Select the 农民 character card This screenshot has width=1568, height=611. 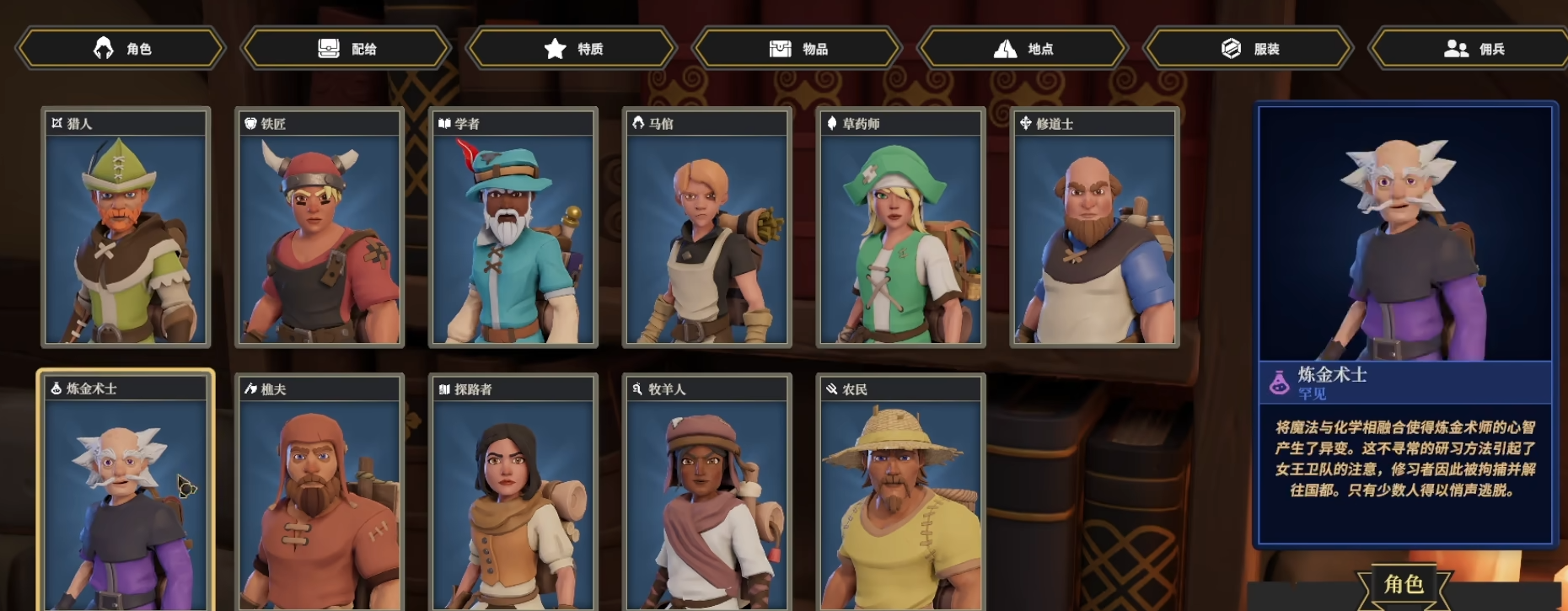[x=901, y=493]
